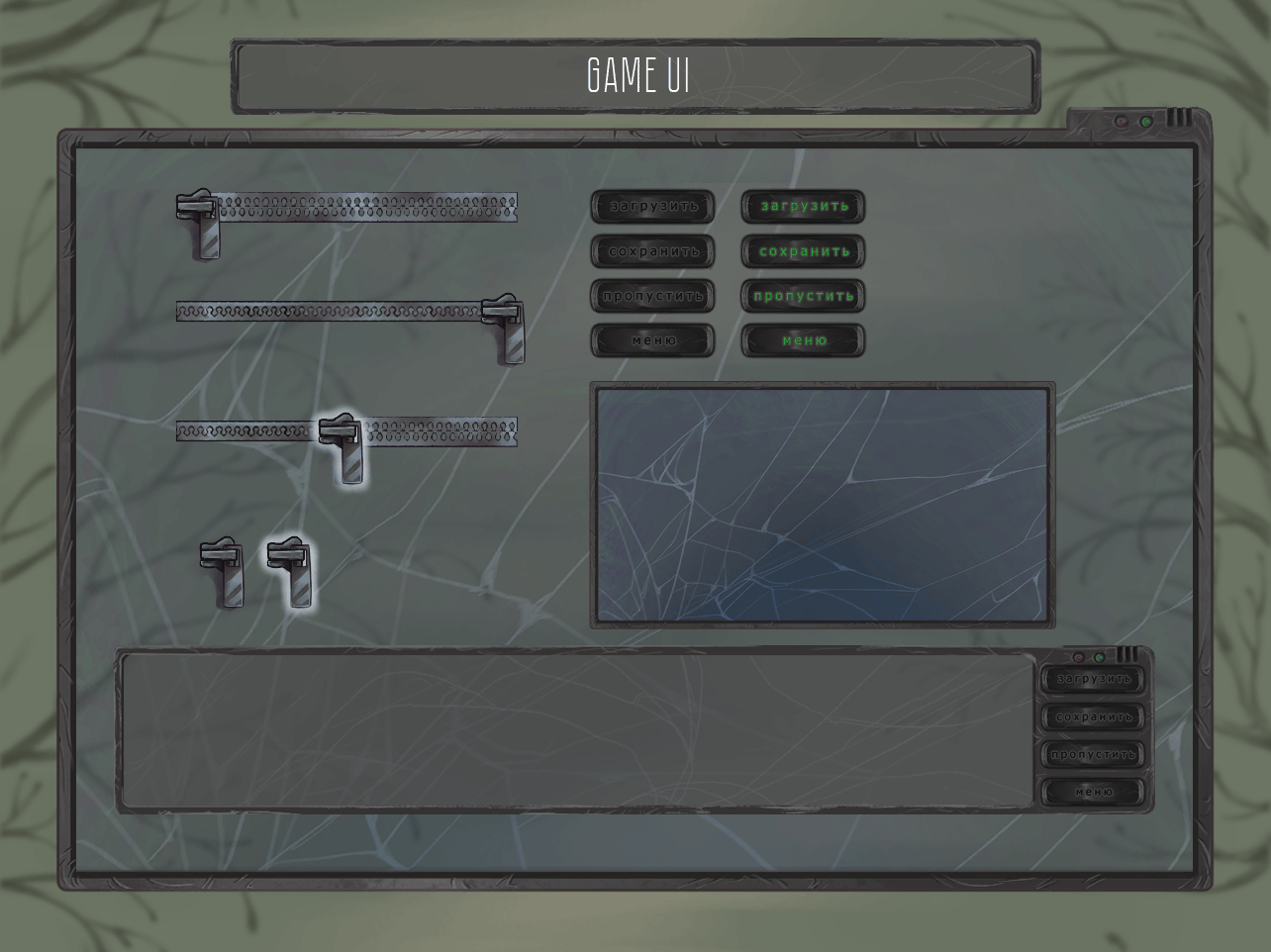
Task: Click the zipper slider handle at its left end
Action: 201,224
